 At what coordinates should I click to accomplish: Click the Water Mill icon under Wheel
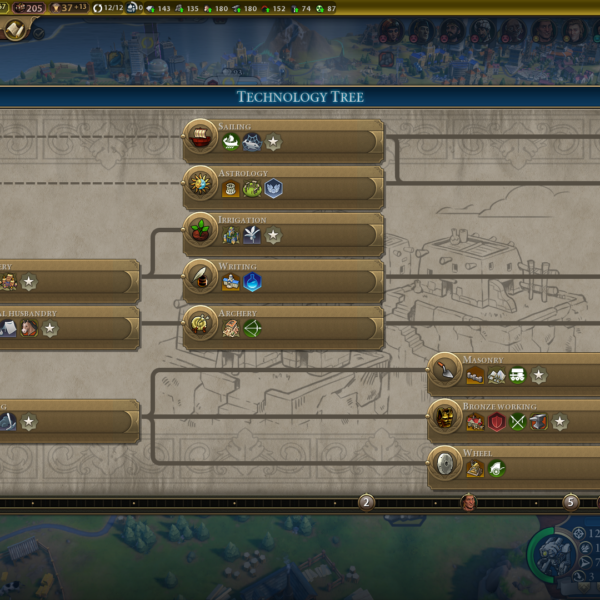[x=475, y=469]
